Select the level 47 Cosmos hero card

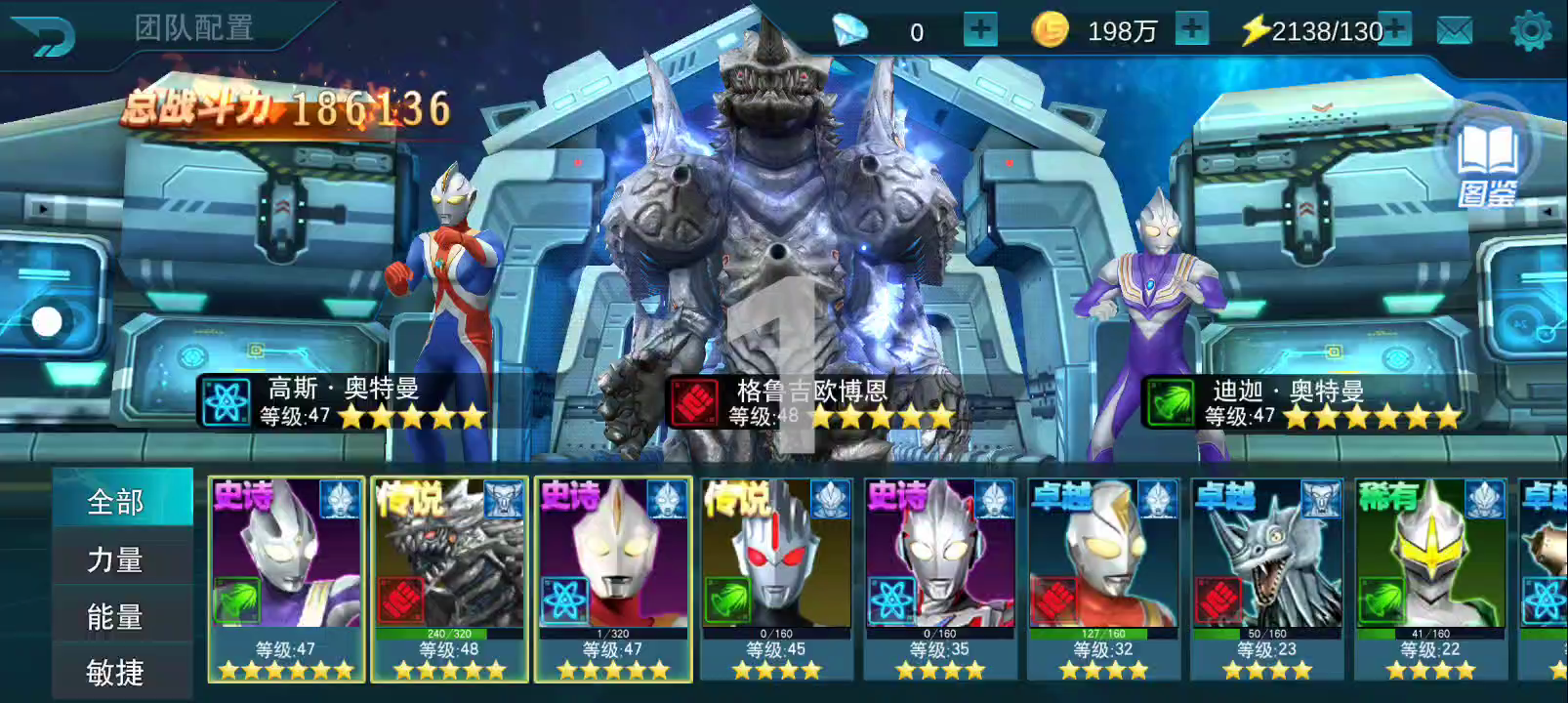(x=613, y=578)
